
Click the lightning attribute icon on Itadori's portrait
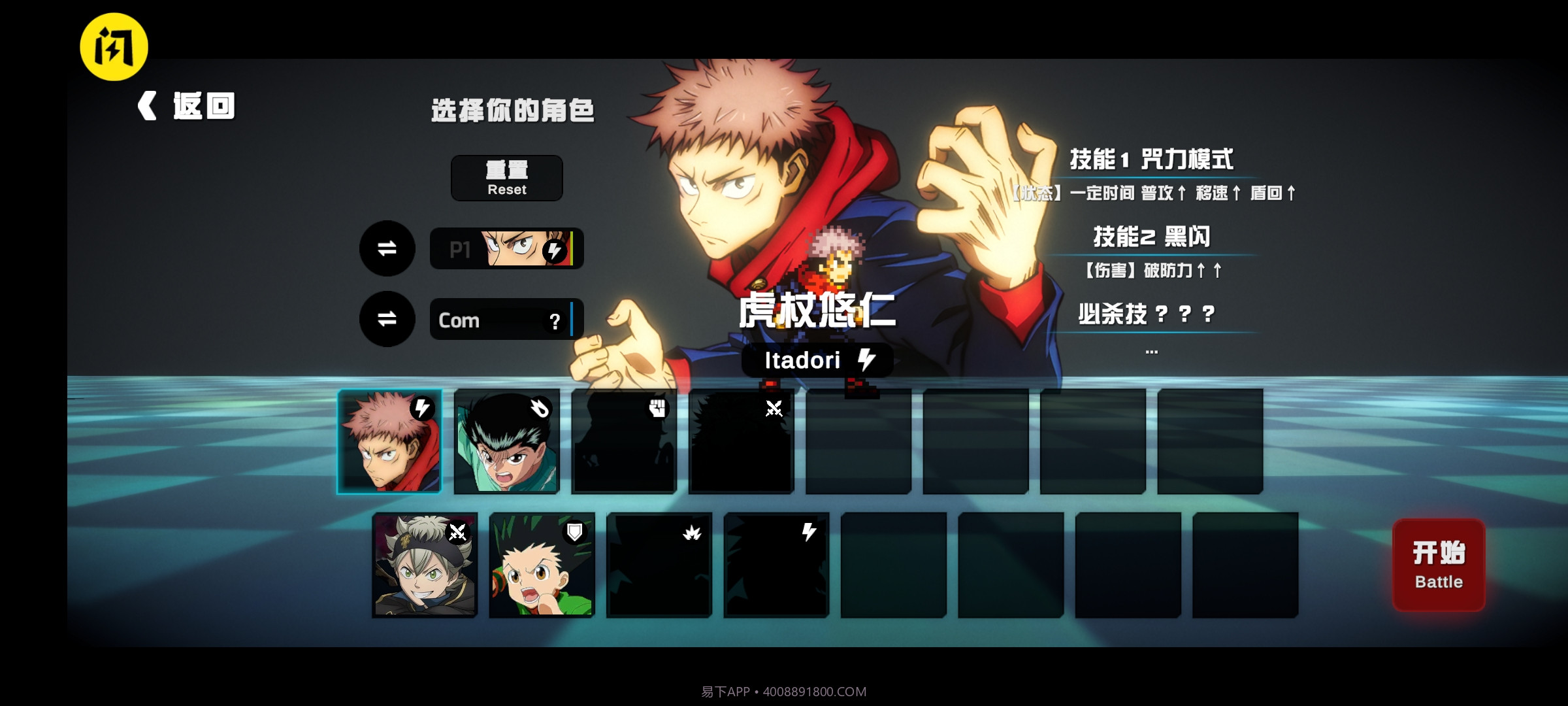click(421, 407)
